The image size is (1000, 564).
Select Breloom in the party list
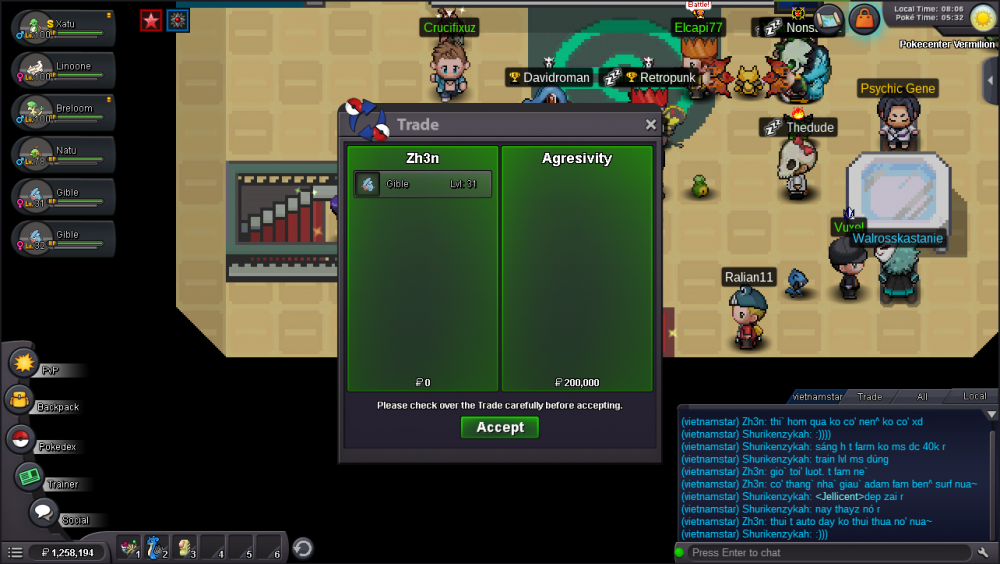coord(64,112)
